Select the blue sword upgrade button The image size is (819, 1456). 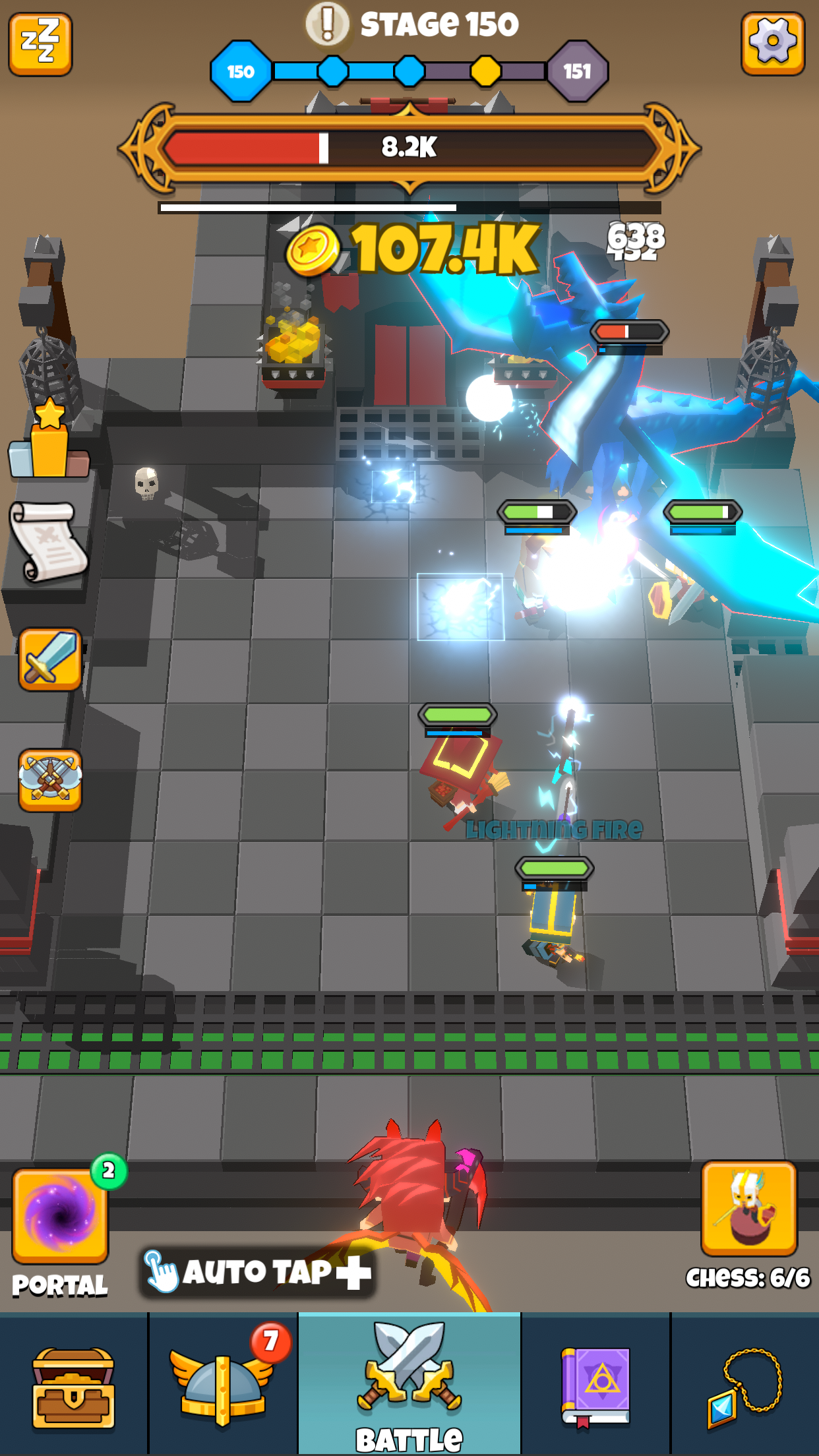tap(50, 659)
